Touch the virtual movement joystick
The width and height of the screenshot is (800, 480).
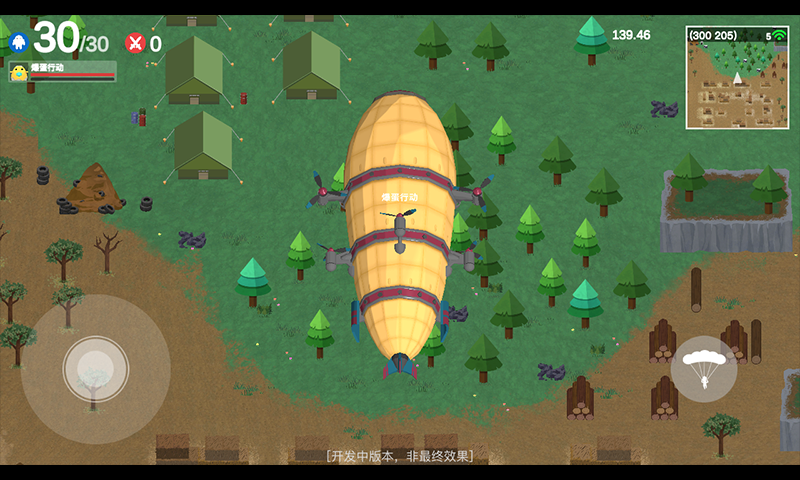[96, 369]
